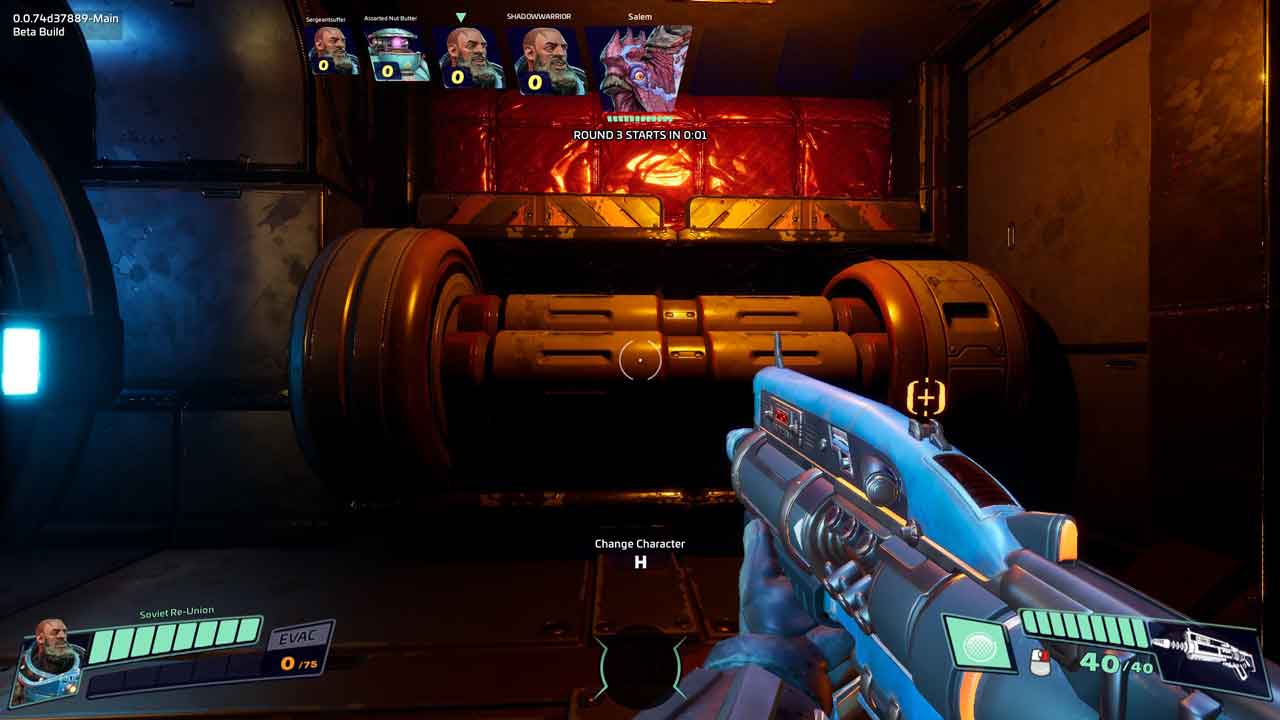Select Sergeantsuffer's portrait on the scoreboard
The width and height of the screenshot is (1280, 720).
tap(335, 50)
